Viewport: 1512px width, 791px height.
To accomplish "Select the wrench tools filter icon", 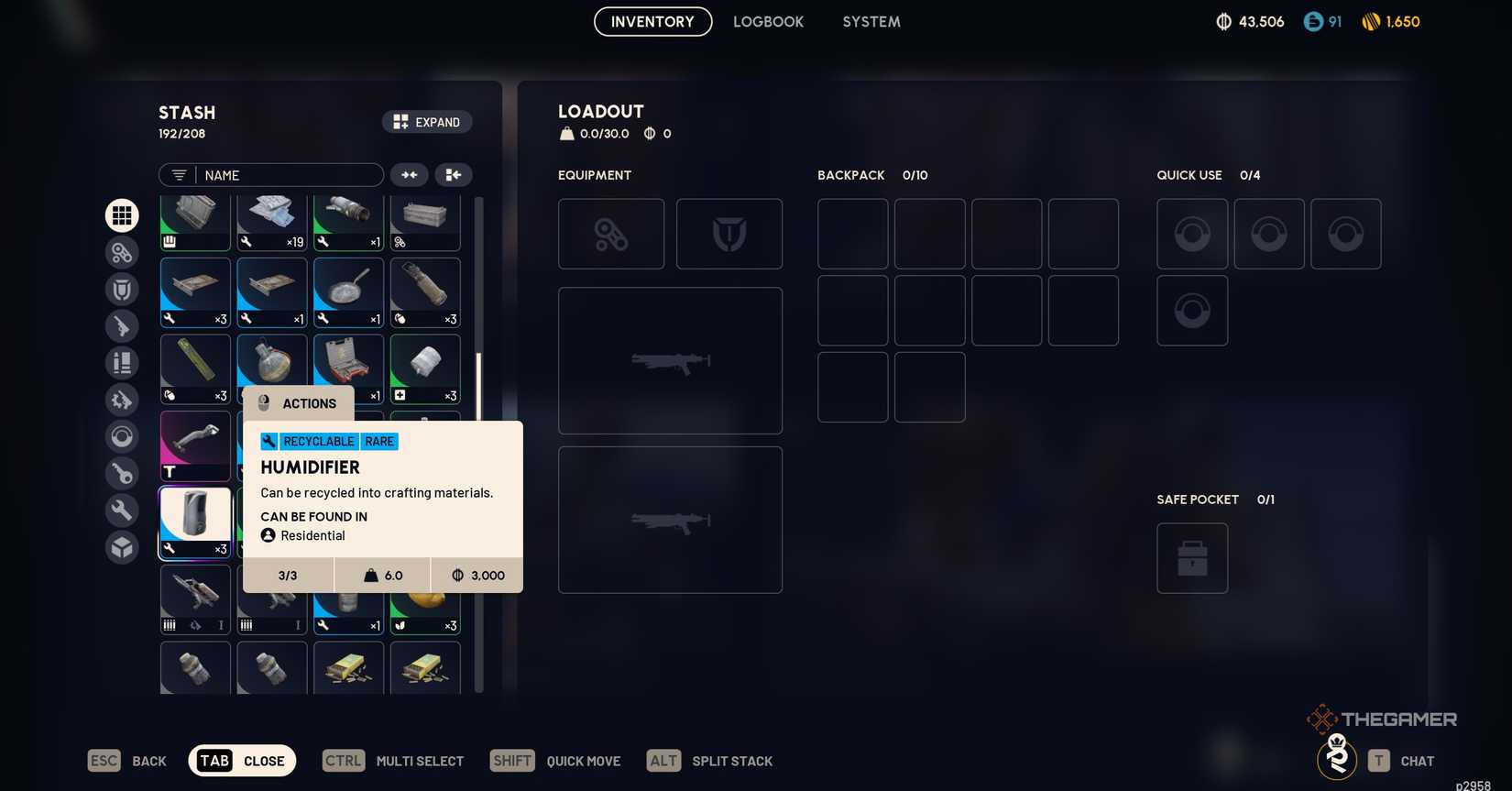I will coord(122,510).
